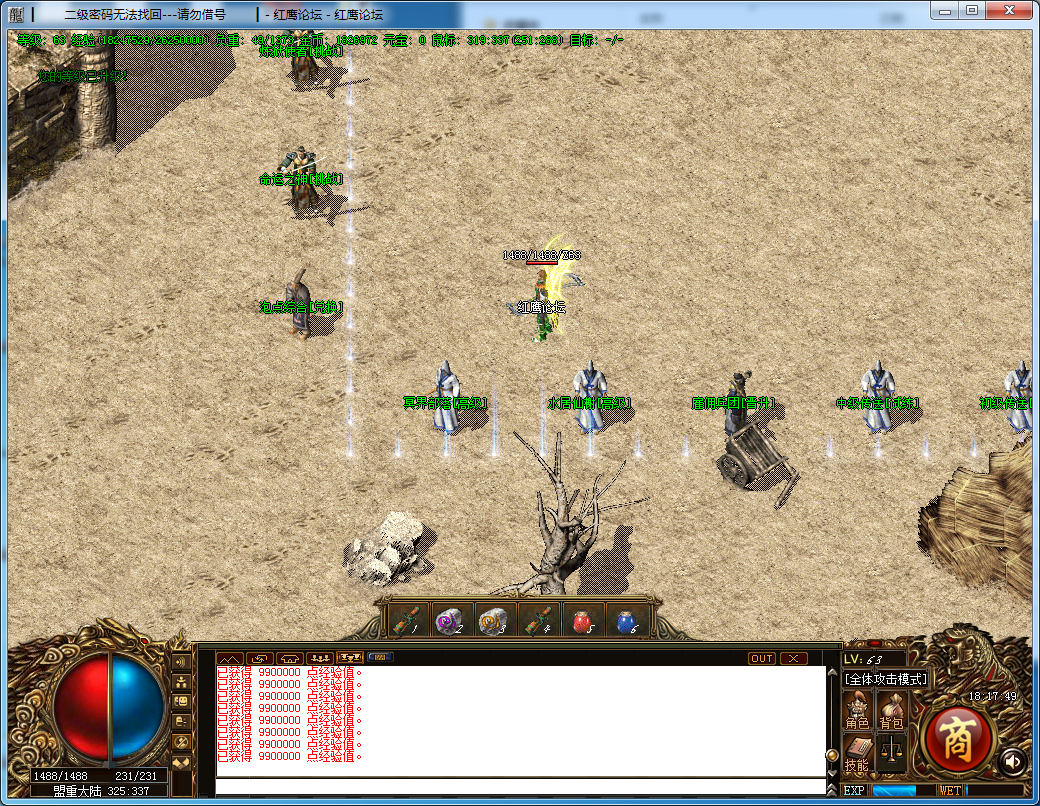Drink the blue potion in slot 6
Screen dimensions: 1040x806
tap(626, 621)
